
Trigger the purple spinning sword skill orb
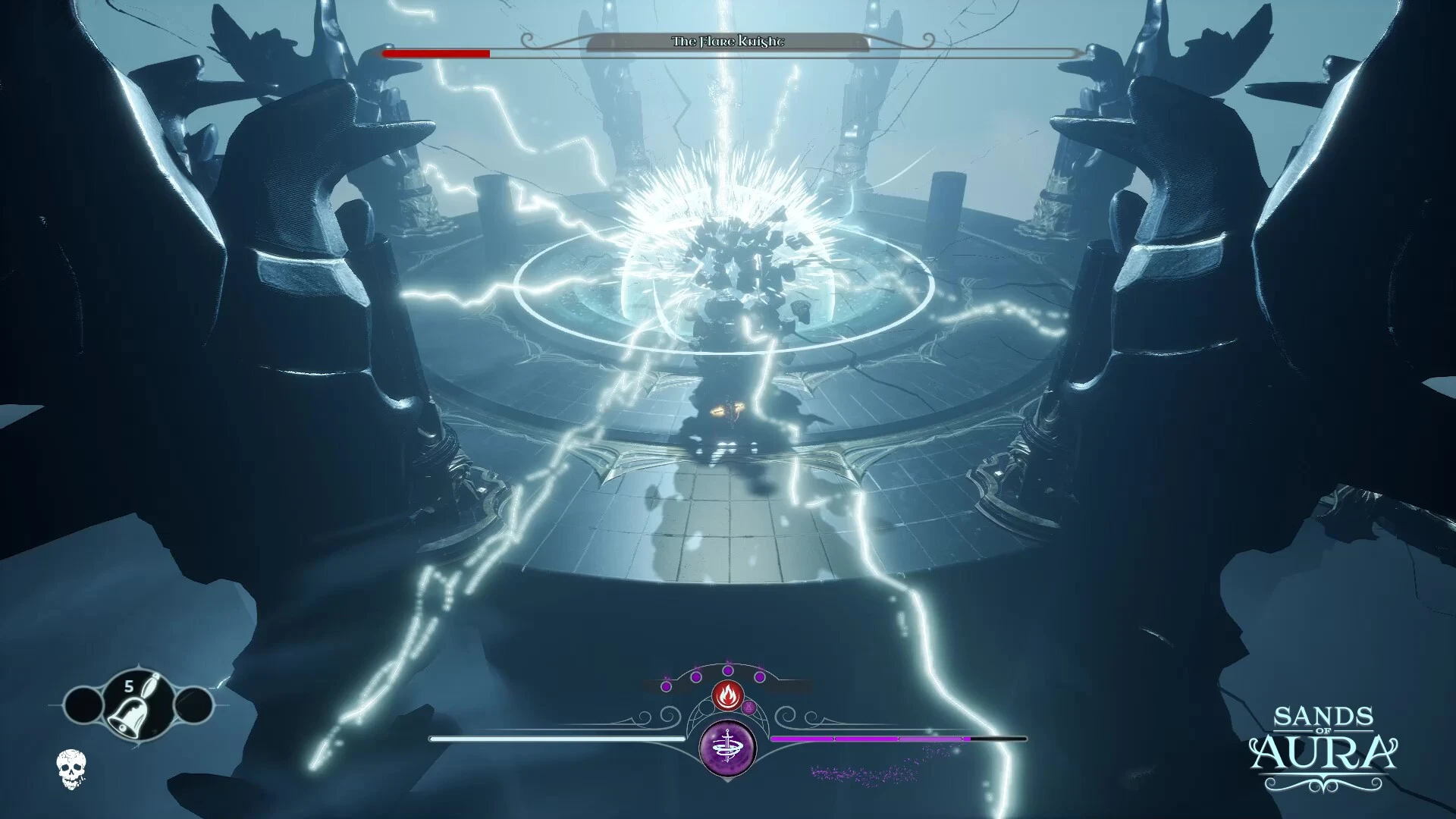[728, 748]
